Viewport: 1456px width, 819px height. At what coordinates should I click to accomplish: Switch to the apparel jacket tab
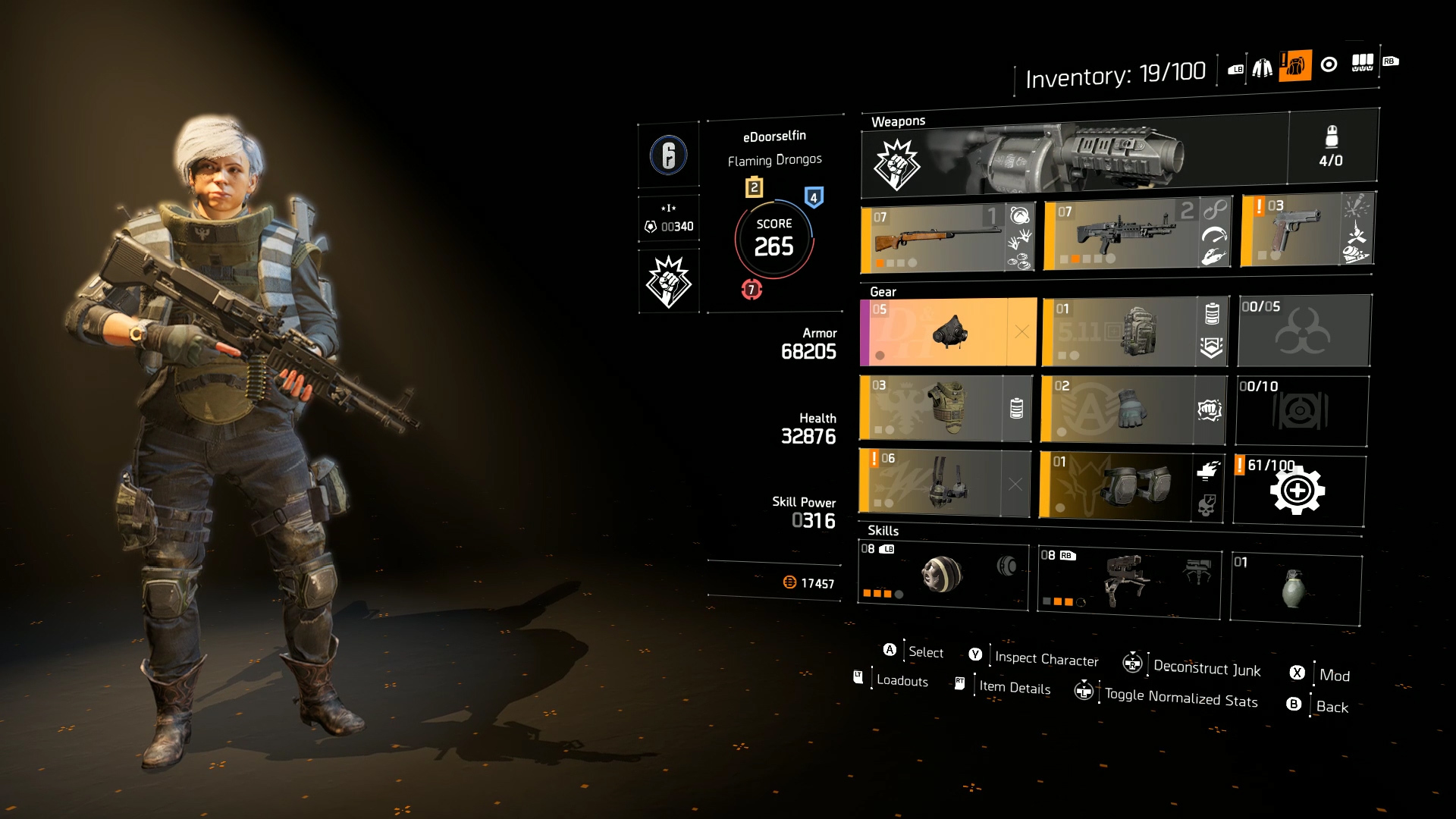[1263, 68]
